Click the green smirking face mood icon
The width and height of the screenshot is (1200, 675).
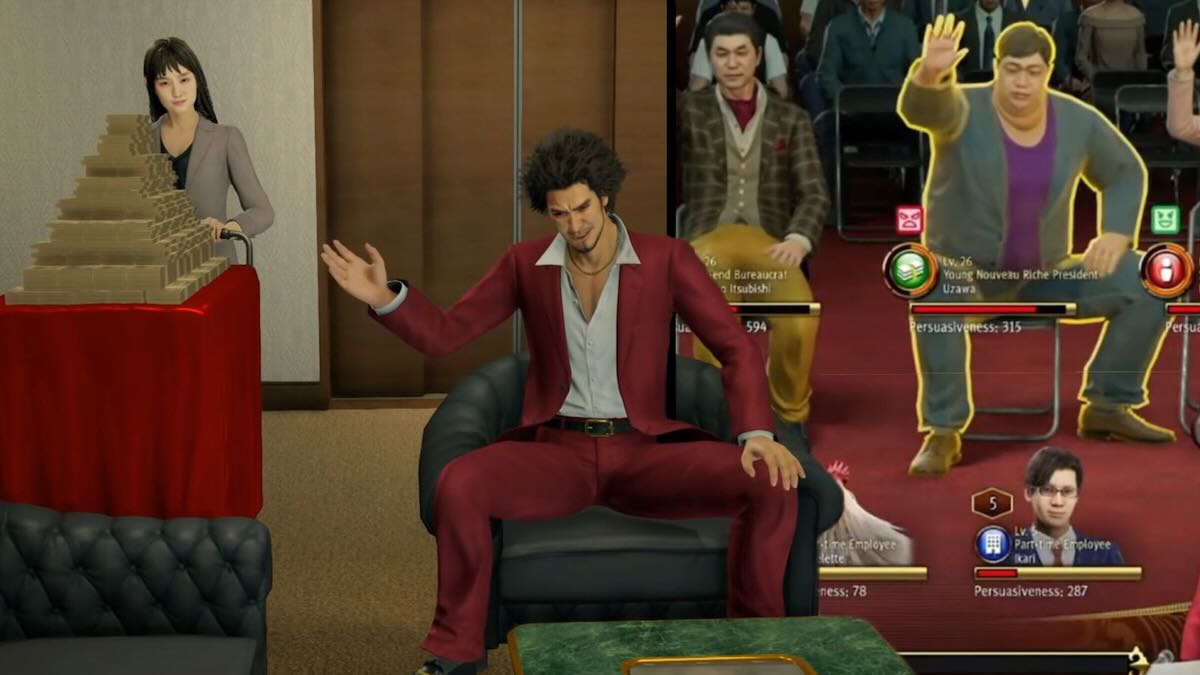pos(1165,219)
